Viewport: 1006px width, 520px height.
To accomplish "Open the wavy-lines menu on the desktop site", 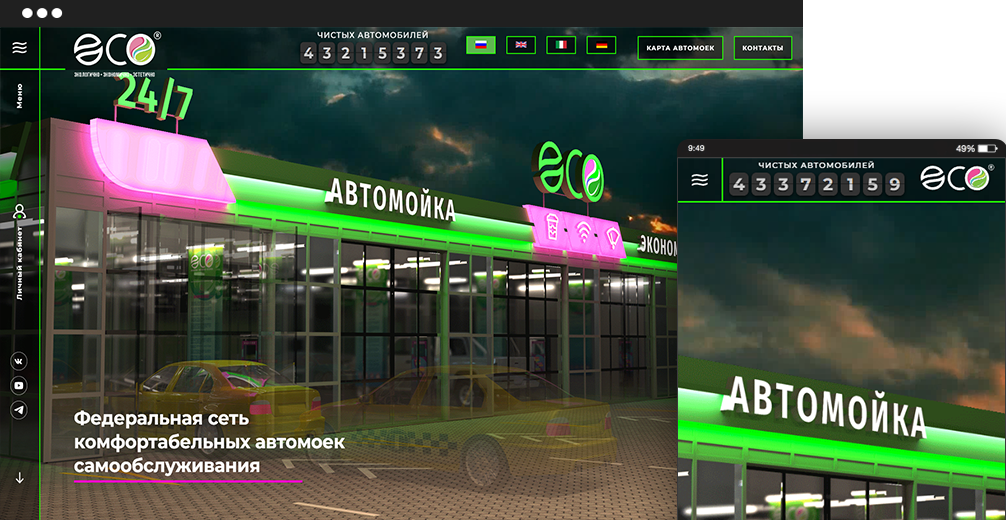I will (x=20, y=47).
